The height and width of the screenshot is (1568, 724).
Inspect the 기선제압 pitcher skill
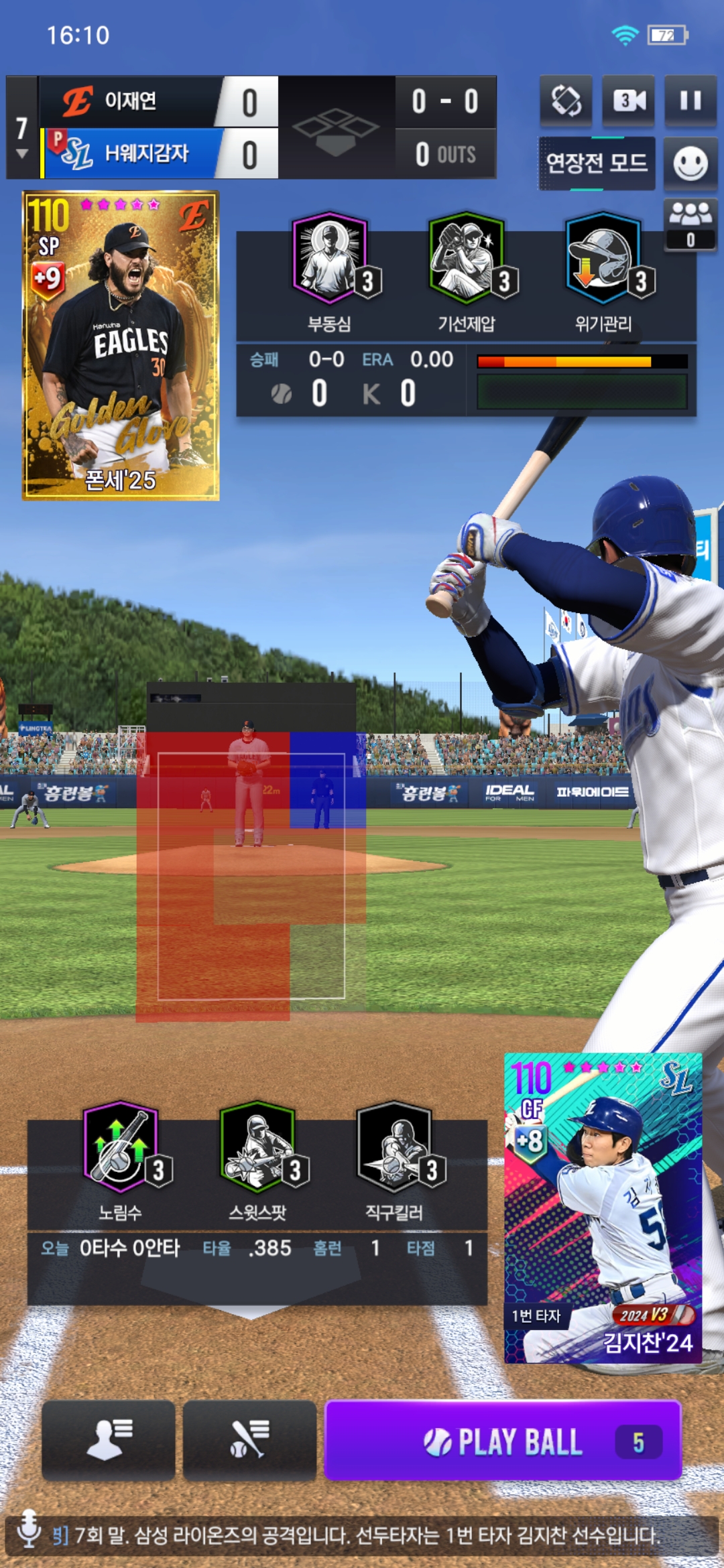(467, 258)
